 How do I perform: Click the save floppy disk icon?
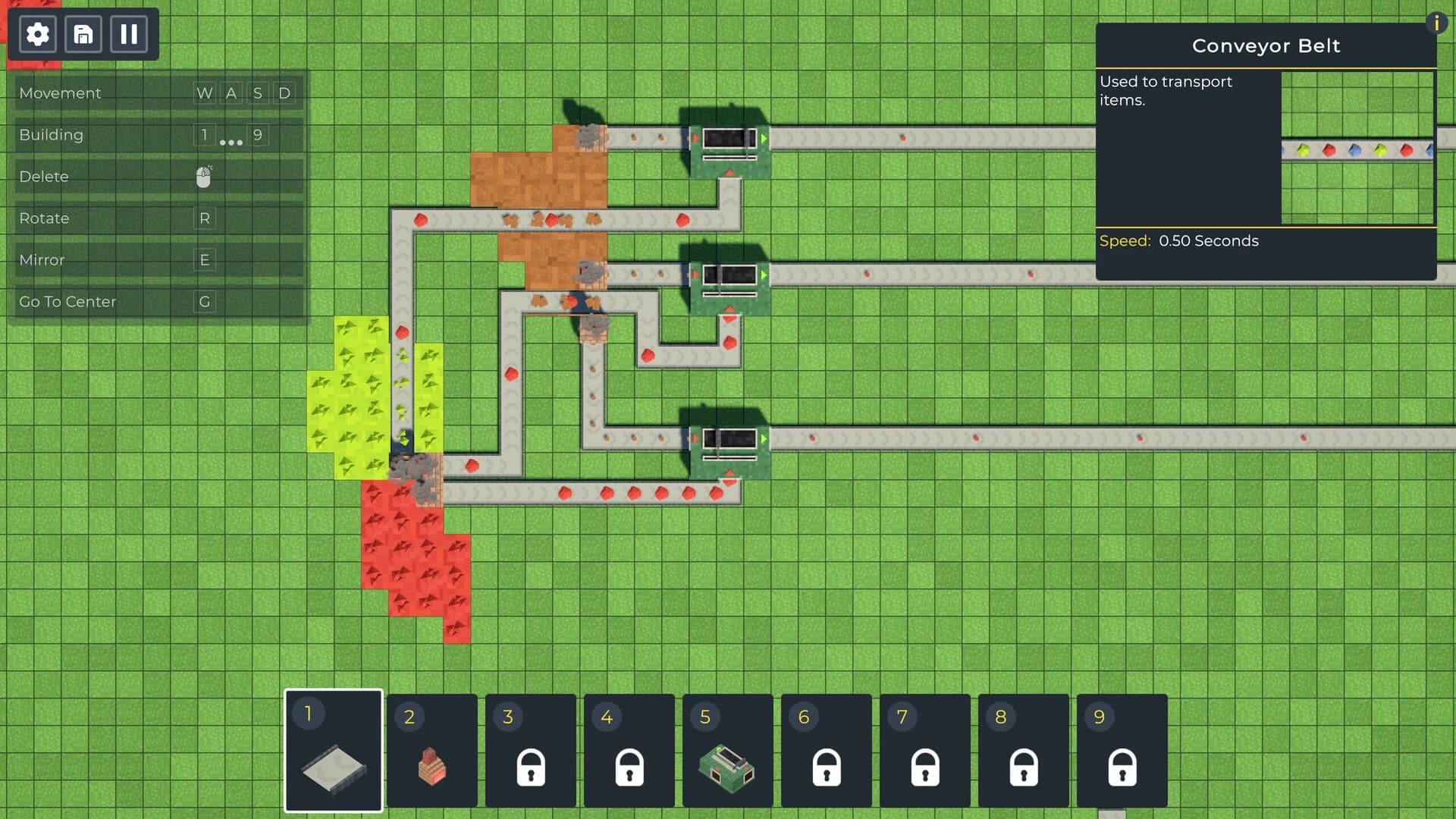click(83, 33)
